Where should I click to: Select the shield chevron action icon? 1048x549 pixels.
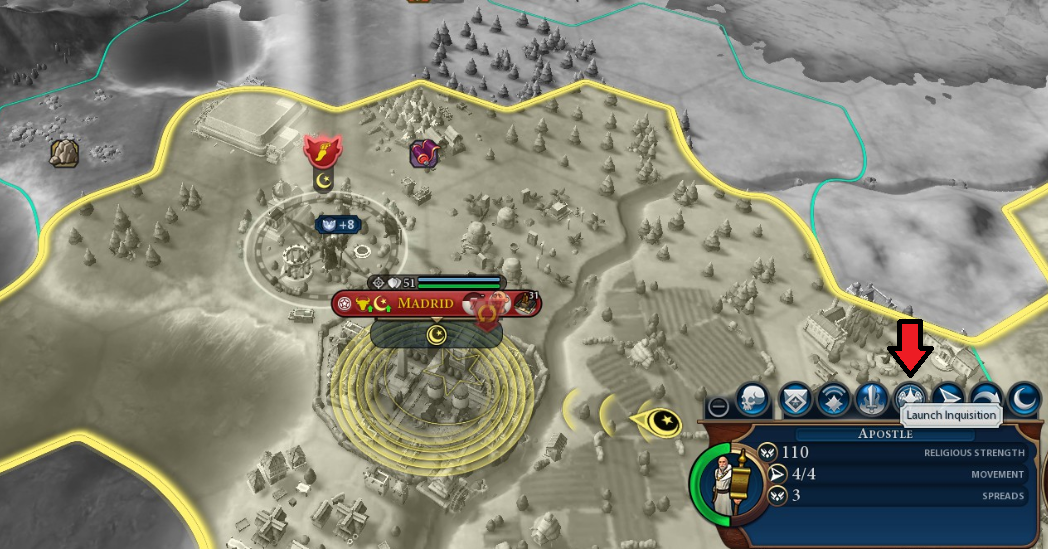(795, 399)
